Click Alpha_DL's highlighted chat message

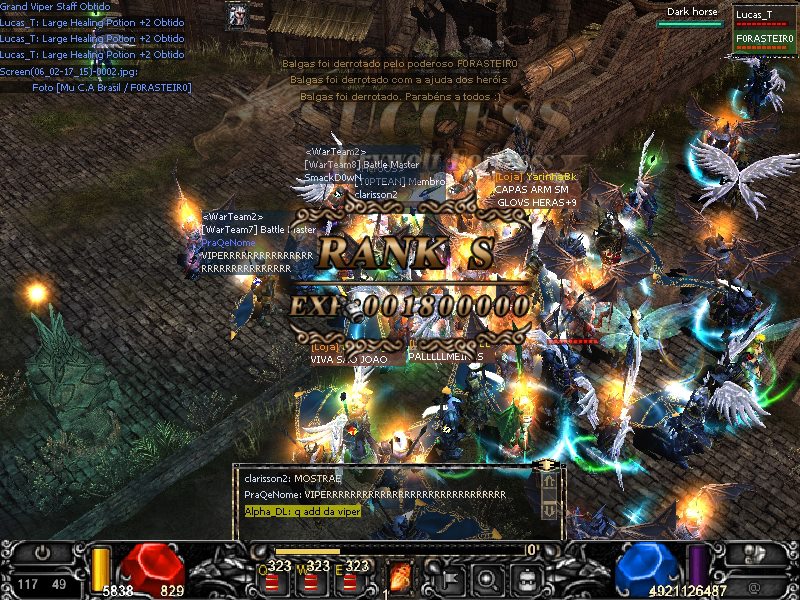tap(303, 511)
